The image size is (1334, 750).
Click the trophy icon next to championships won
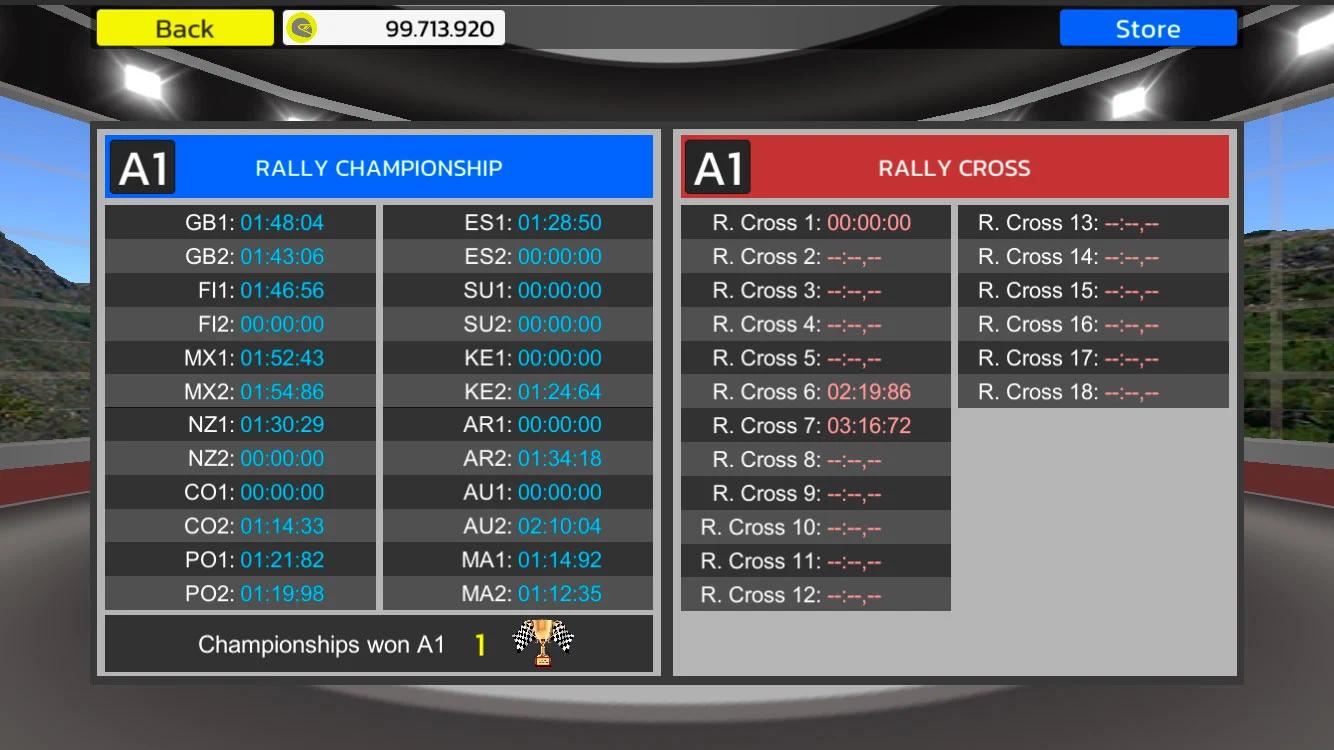545,644
